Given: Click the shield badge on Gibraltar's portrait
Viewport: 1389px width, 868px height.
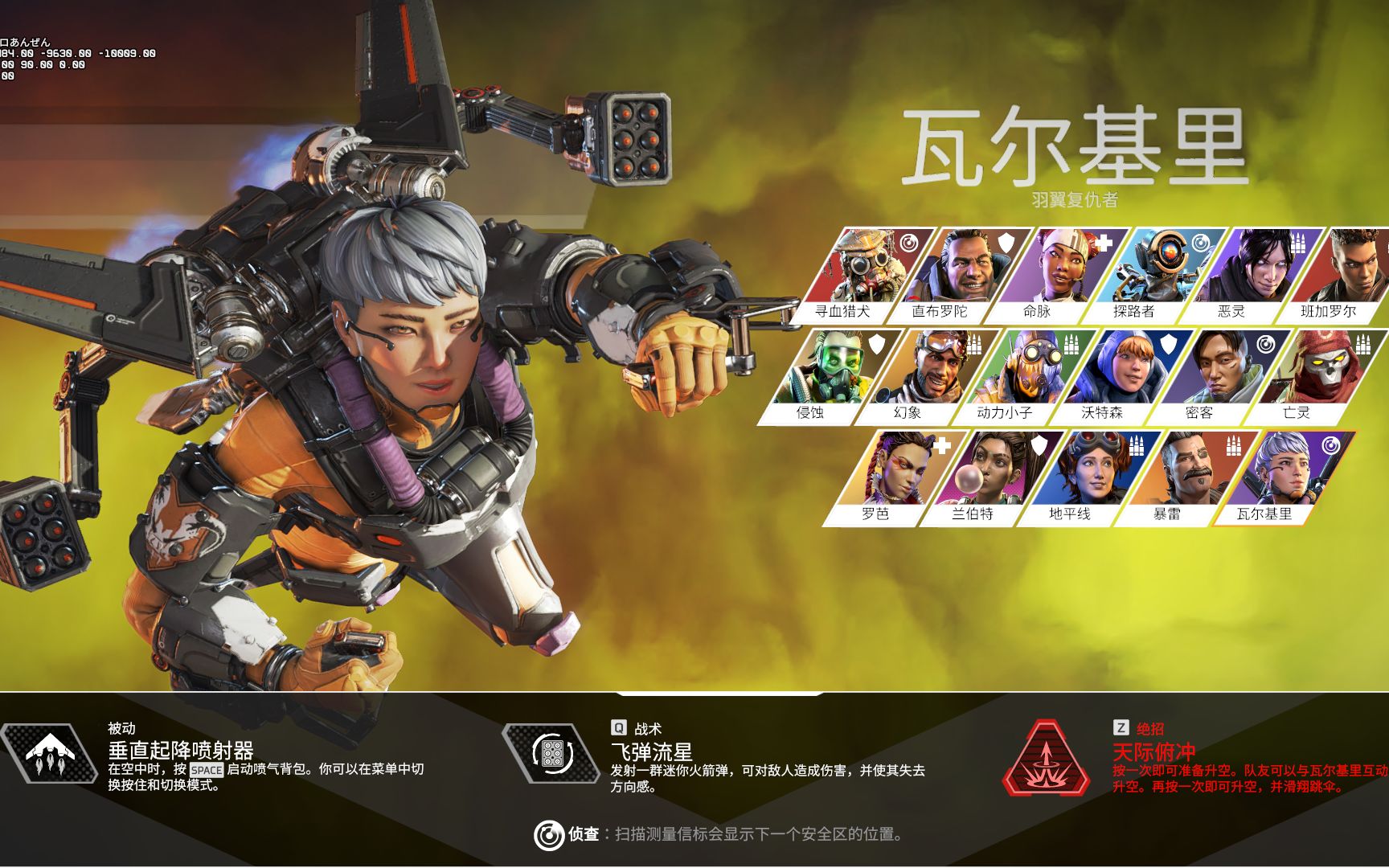Looking at the screenshot, I should tap(1005, 242).
